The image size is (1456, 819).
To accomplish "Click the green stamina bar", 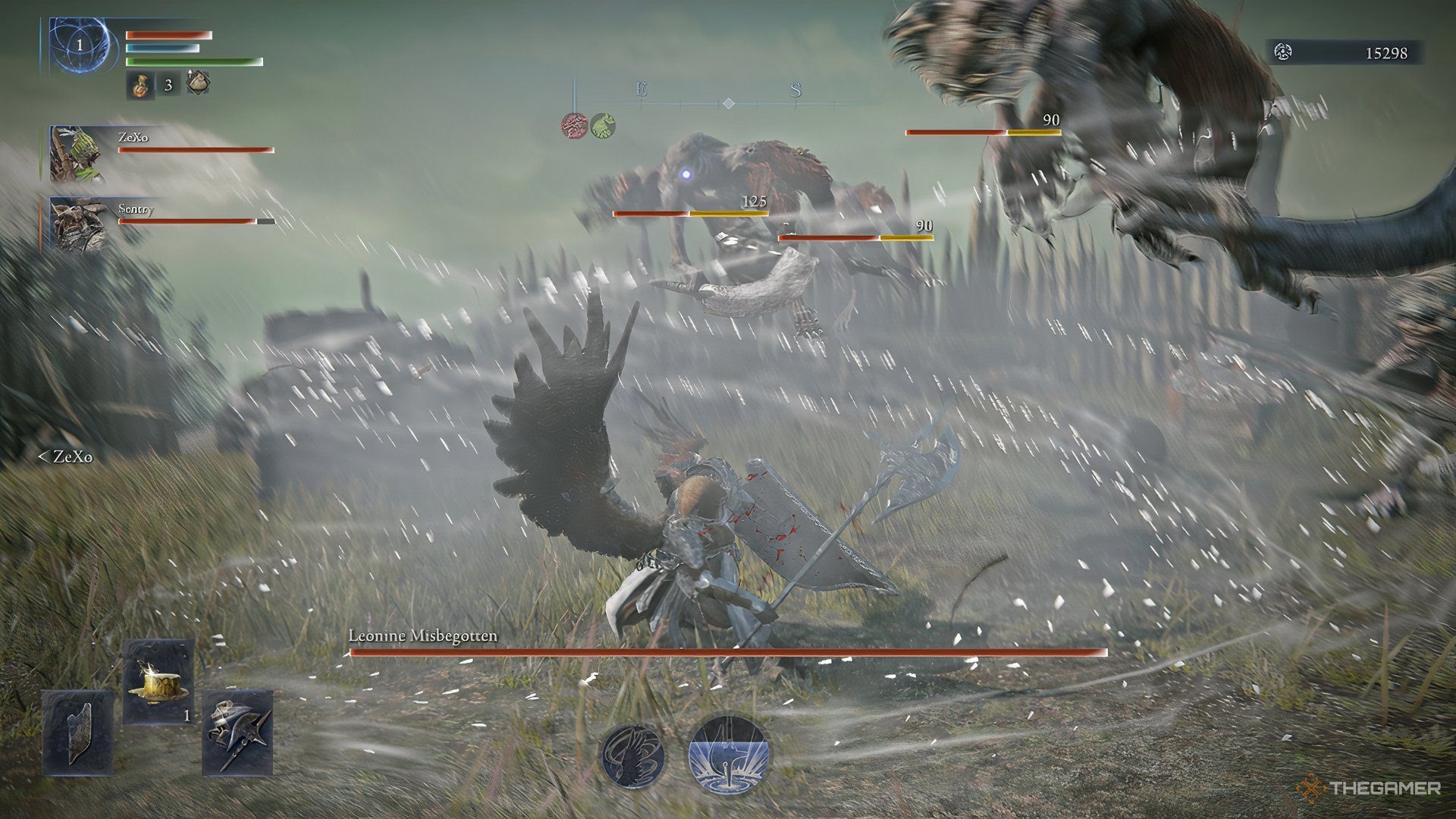I will 193,61.
